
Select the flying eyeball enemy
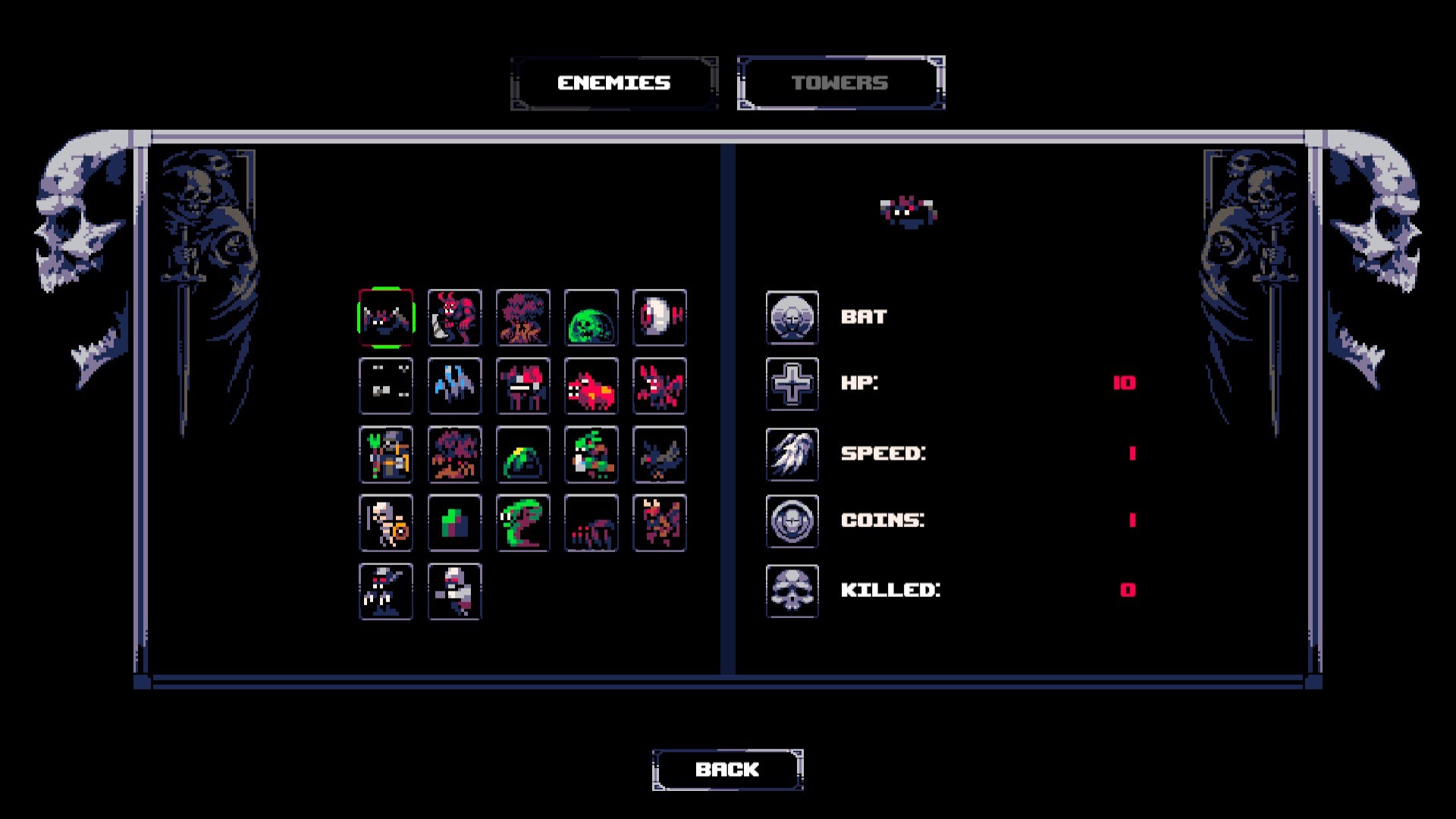[x=659, y=318]
